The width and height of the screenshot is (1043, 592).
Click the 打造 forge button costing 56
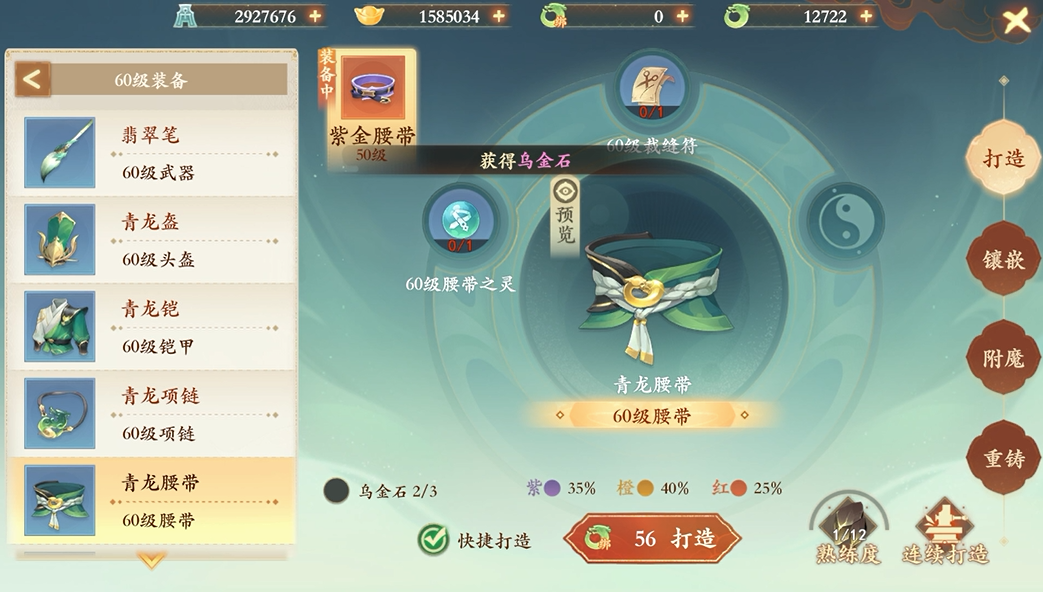[x=652, y=539]
